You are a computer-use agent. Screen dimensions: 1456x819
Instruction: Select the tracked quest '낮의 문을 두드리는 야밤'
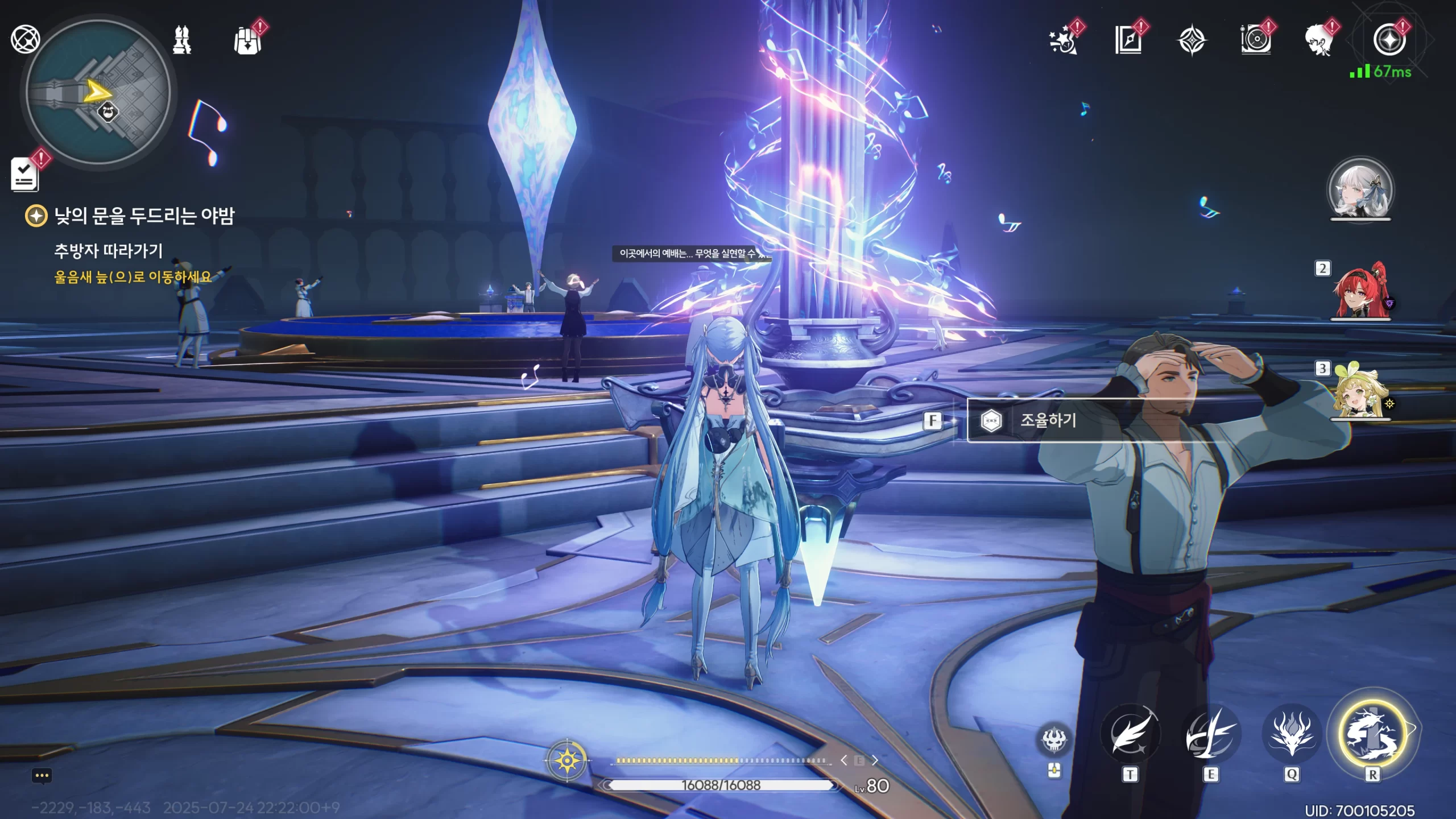pyautogui.click(x=143, y=216)
